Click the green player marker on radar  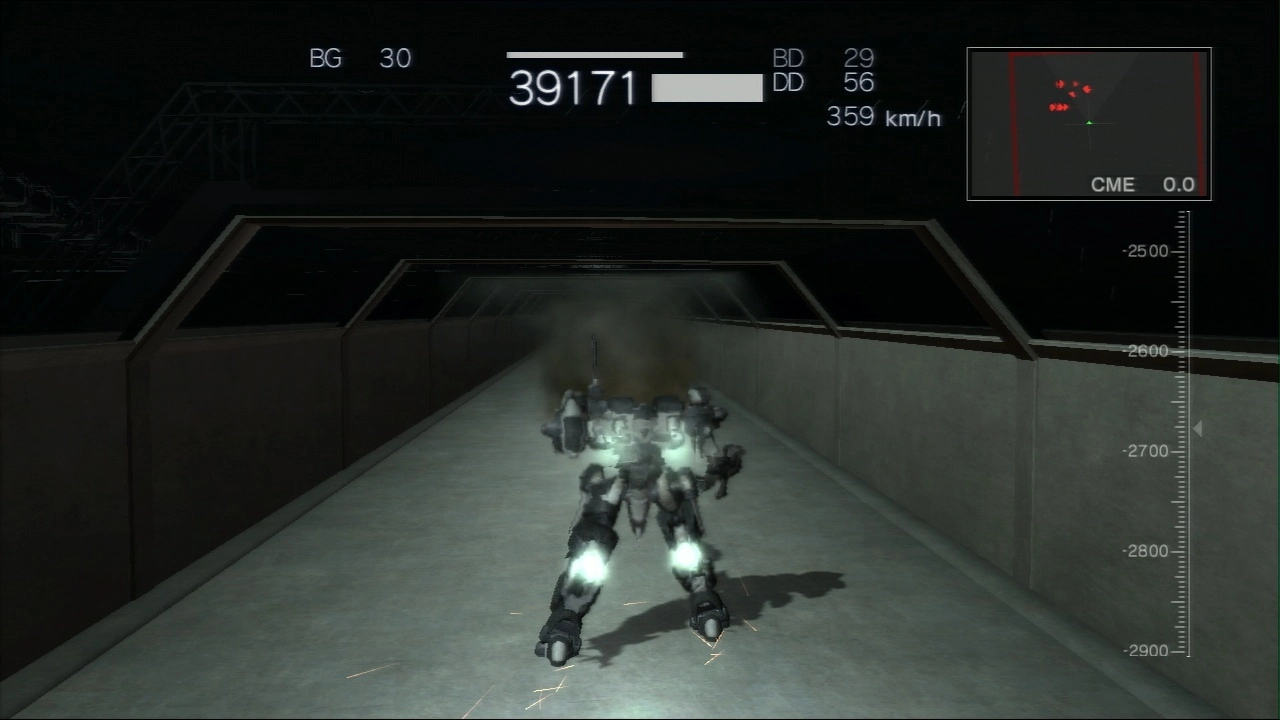click(x=1091, y=124)
